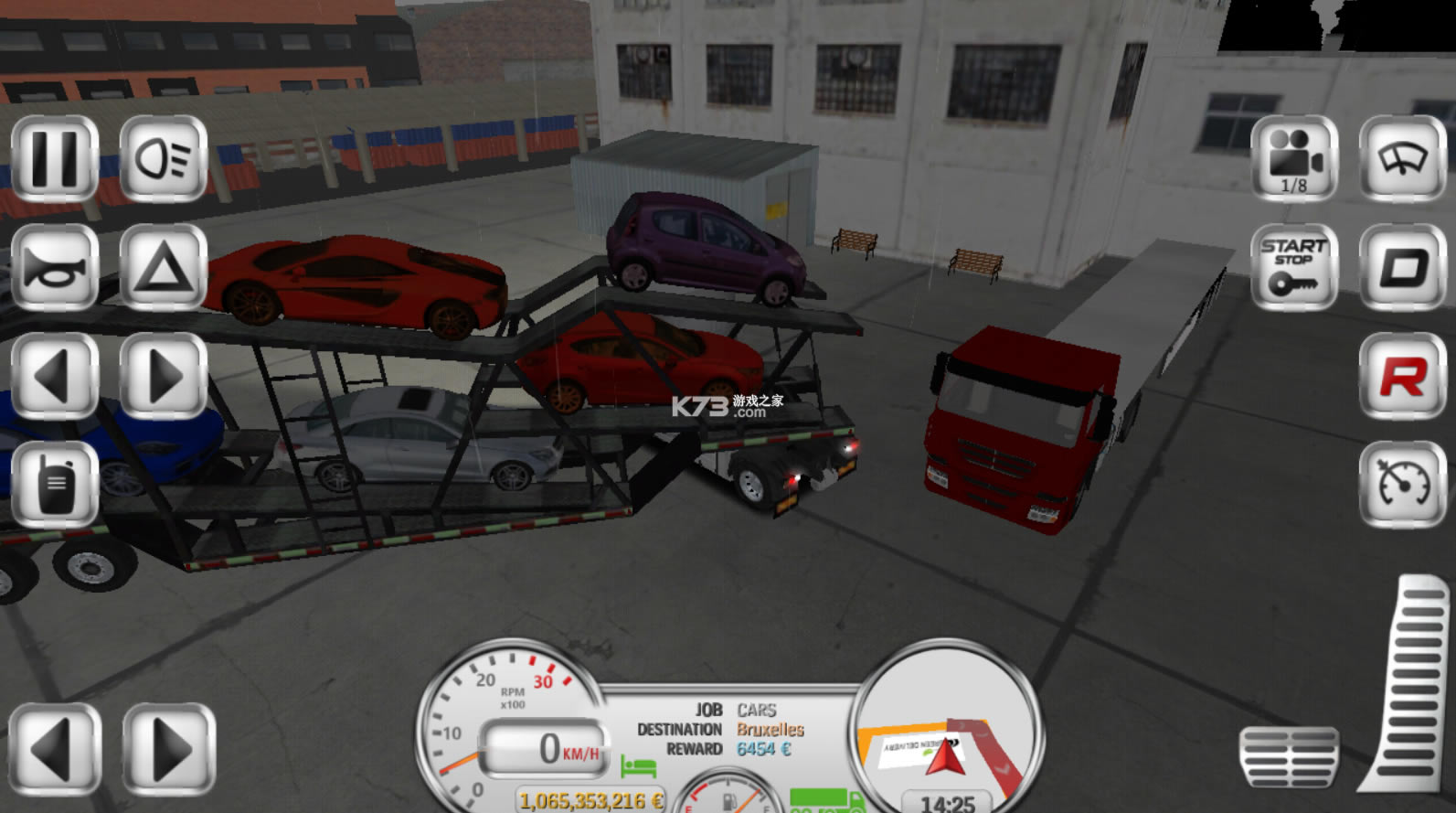1456x813 pixels.
Task: Pause the game with the pause button
Action: click(x=55, y=158)
